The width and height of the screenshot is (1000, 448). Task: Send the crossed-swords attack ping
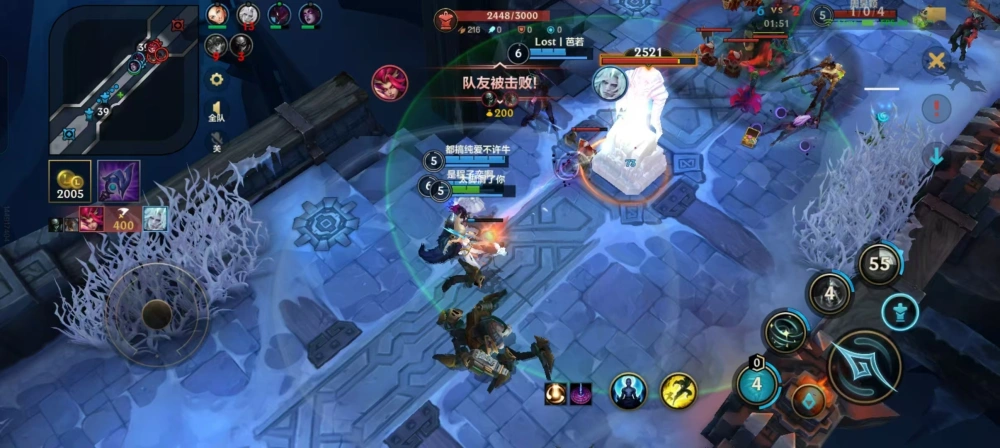pyautogui.click(x=936, y=61)
